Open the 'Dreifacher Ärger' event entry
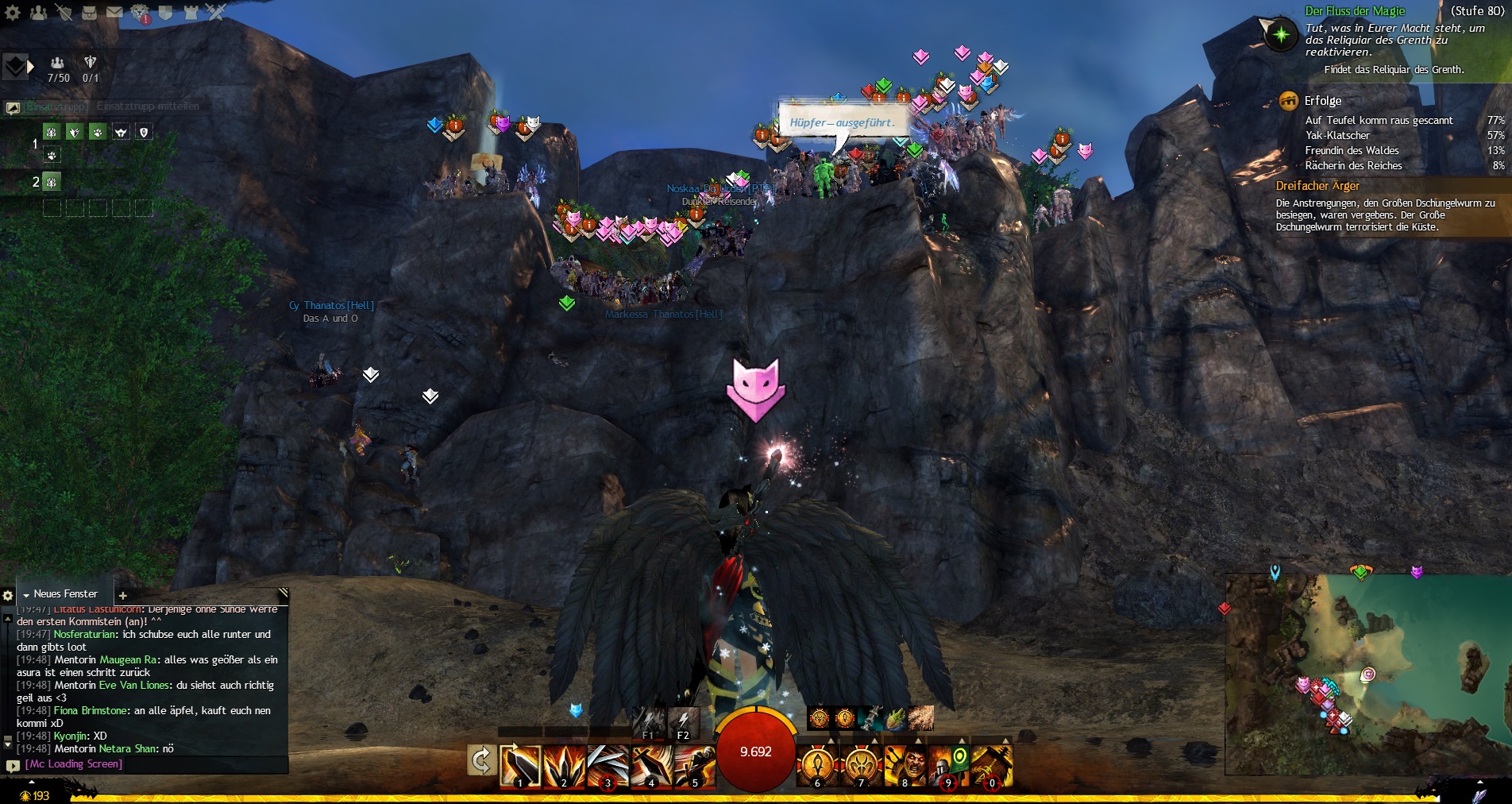 [1317, 186]
